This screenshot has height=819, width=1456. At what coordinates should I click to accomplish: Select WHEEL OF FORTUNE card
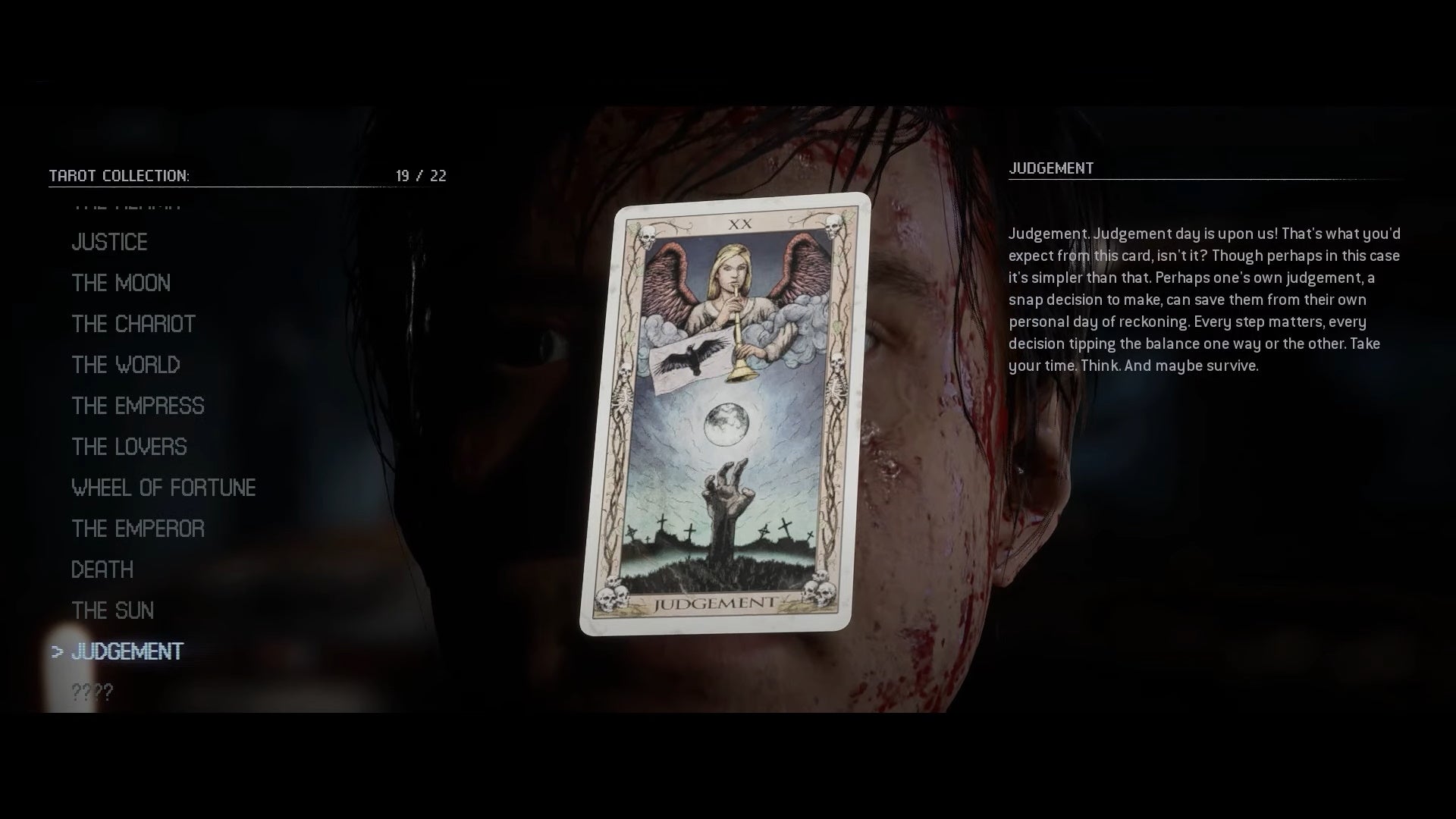click(x=164, y=488)
